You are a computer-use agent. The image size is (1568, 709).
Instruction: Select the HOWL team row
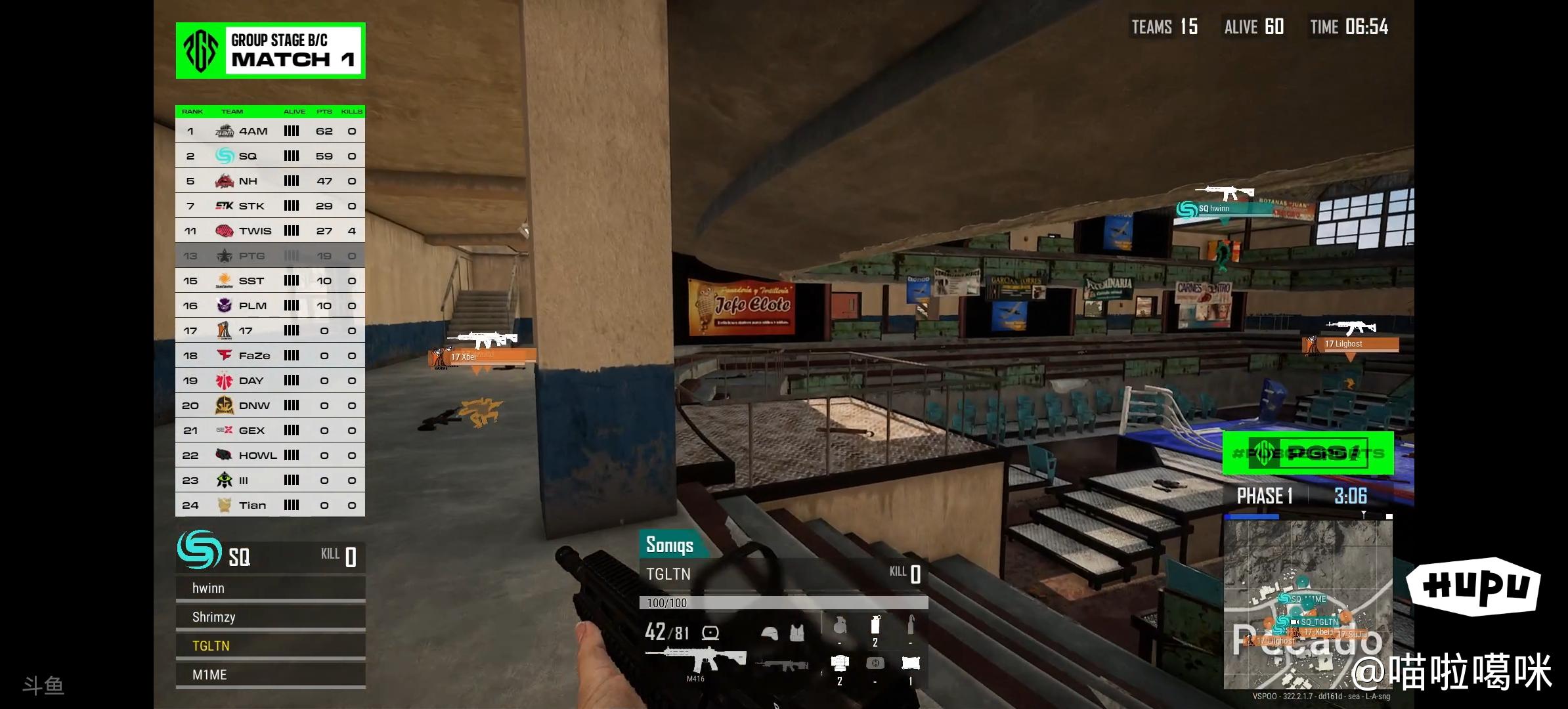(x=270, y=456)
